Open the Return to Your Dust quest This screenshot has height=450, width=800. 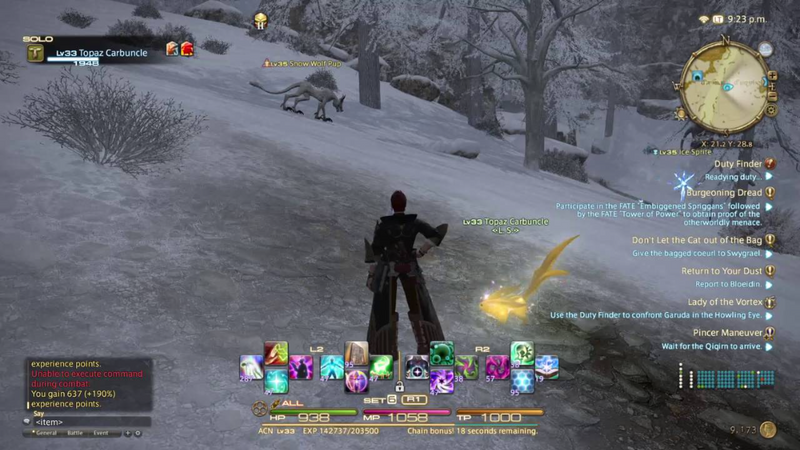click(721, 271)
